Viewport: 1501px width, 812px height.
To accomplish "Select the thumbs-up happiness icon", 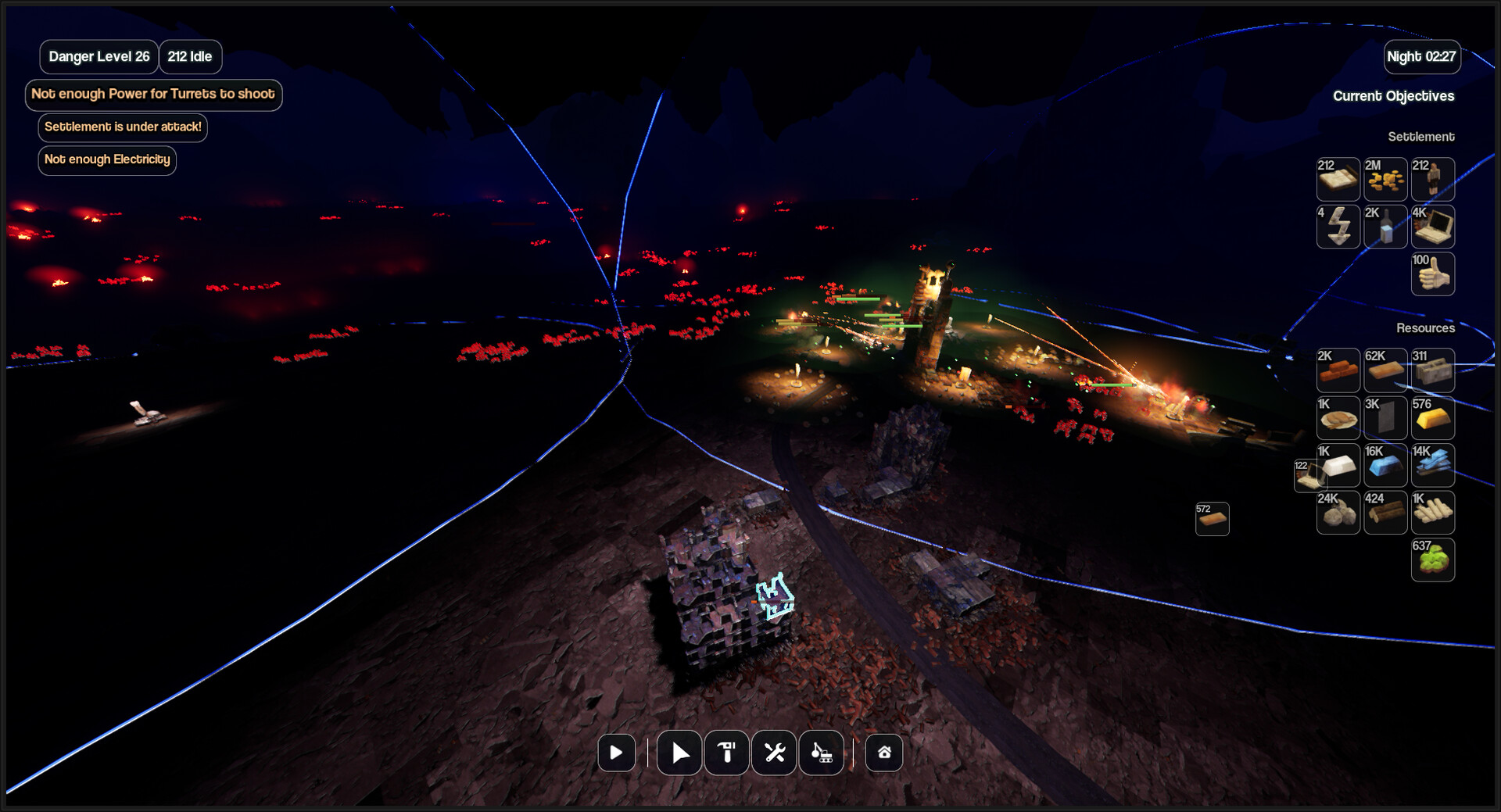I will (1432, 274).
